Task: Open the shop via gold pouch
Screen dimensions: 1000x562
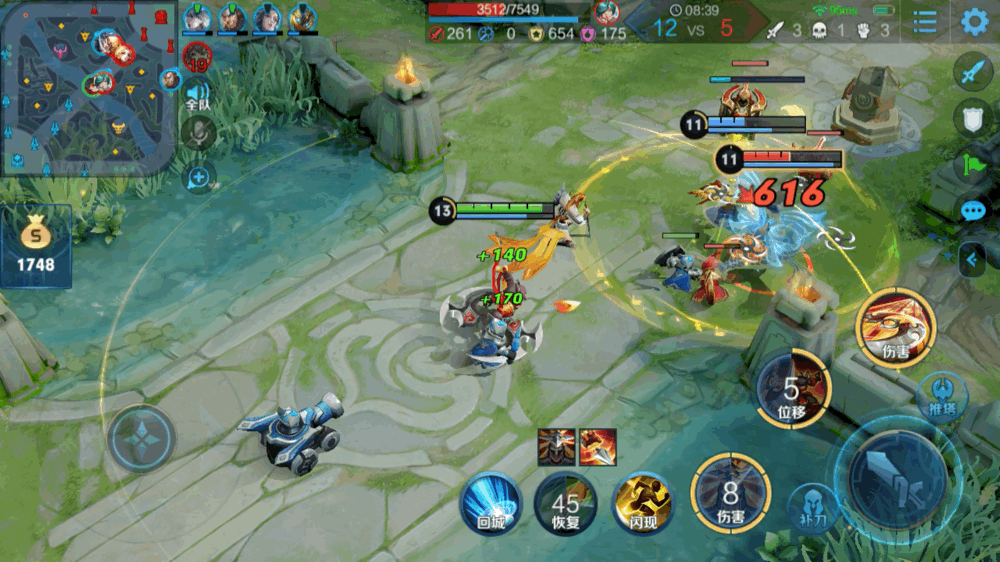Action: point(36,246)
